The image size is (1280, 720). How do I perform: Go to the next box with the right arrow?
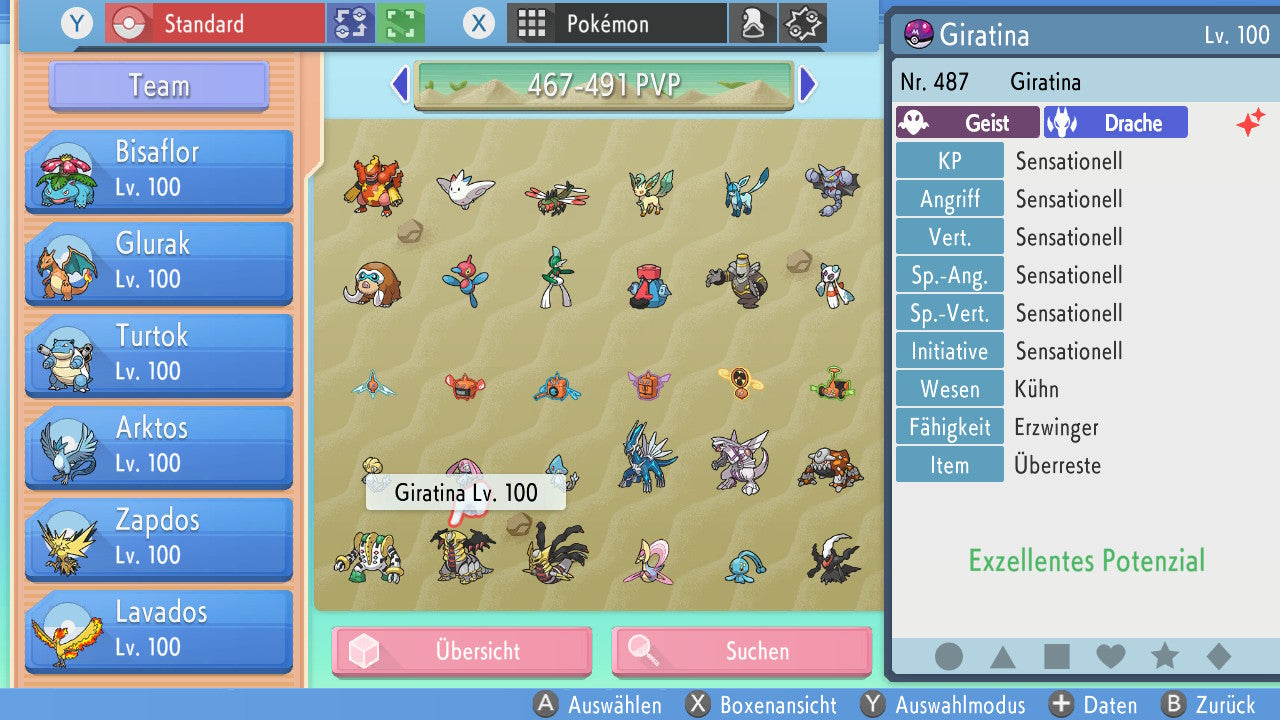tap(808, 85)
